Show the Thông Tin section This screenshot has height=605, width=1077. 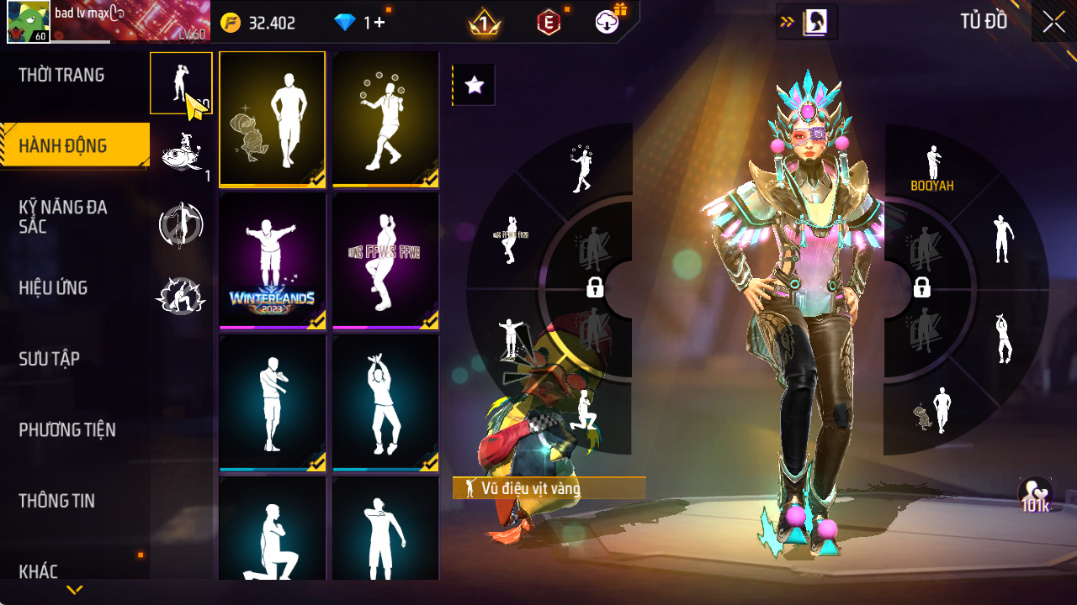click(56, 501)
